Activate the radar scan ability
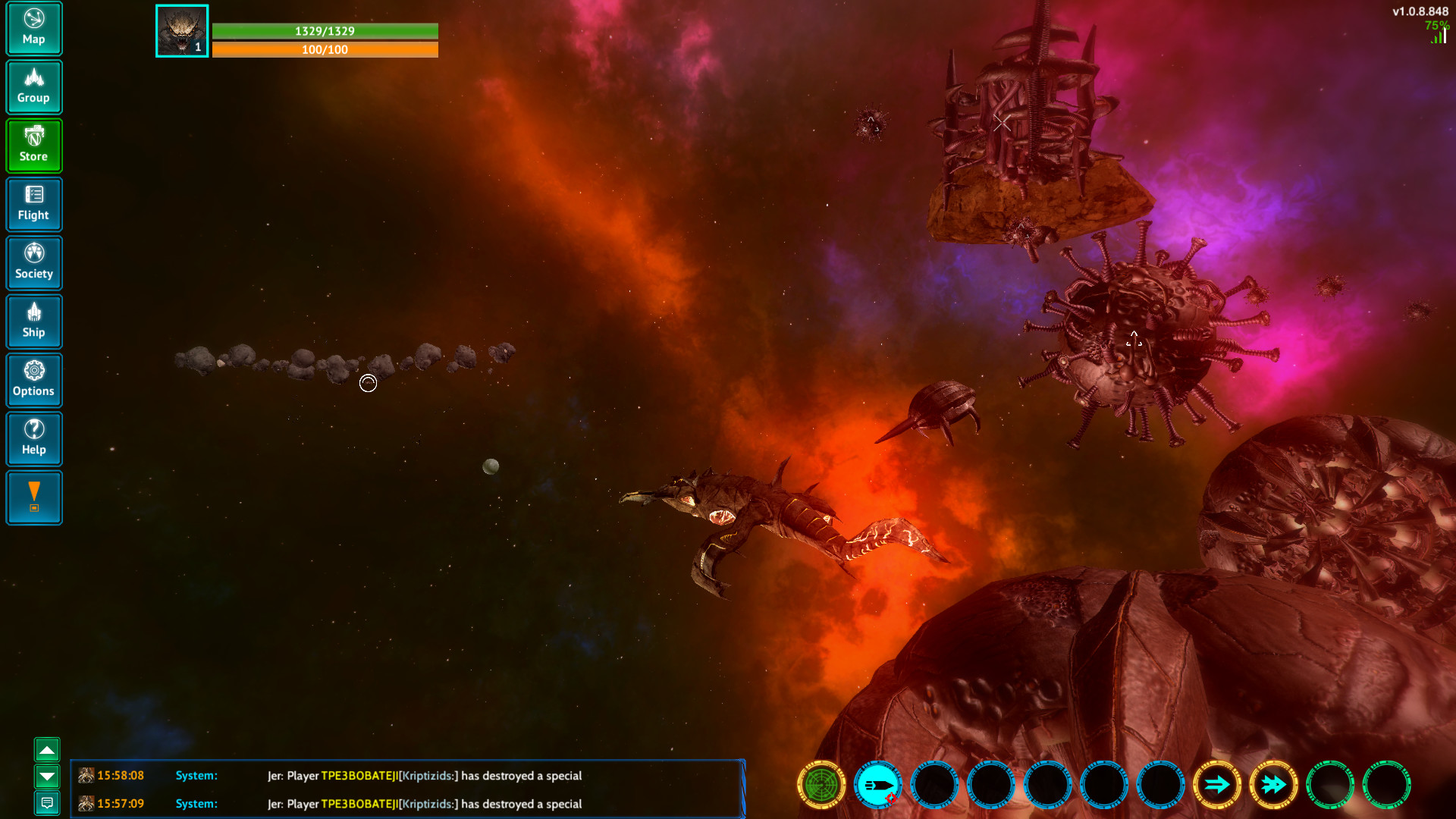The image size is (1456, 819). pos(821,786)
